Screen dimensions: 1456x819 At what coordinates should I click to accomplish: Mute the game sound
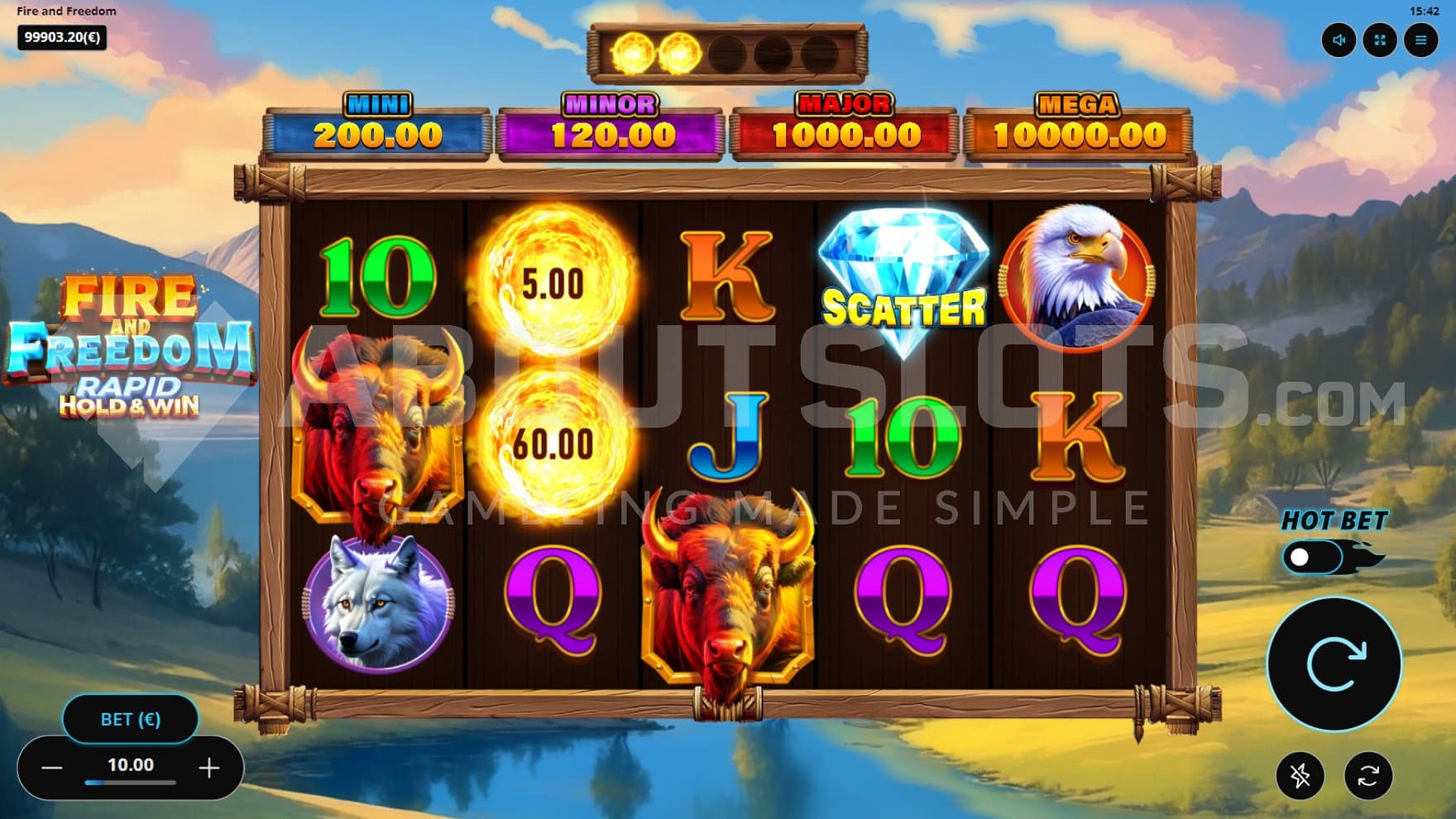point(1339,40)
